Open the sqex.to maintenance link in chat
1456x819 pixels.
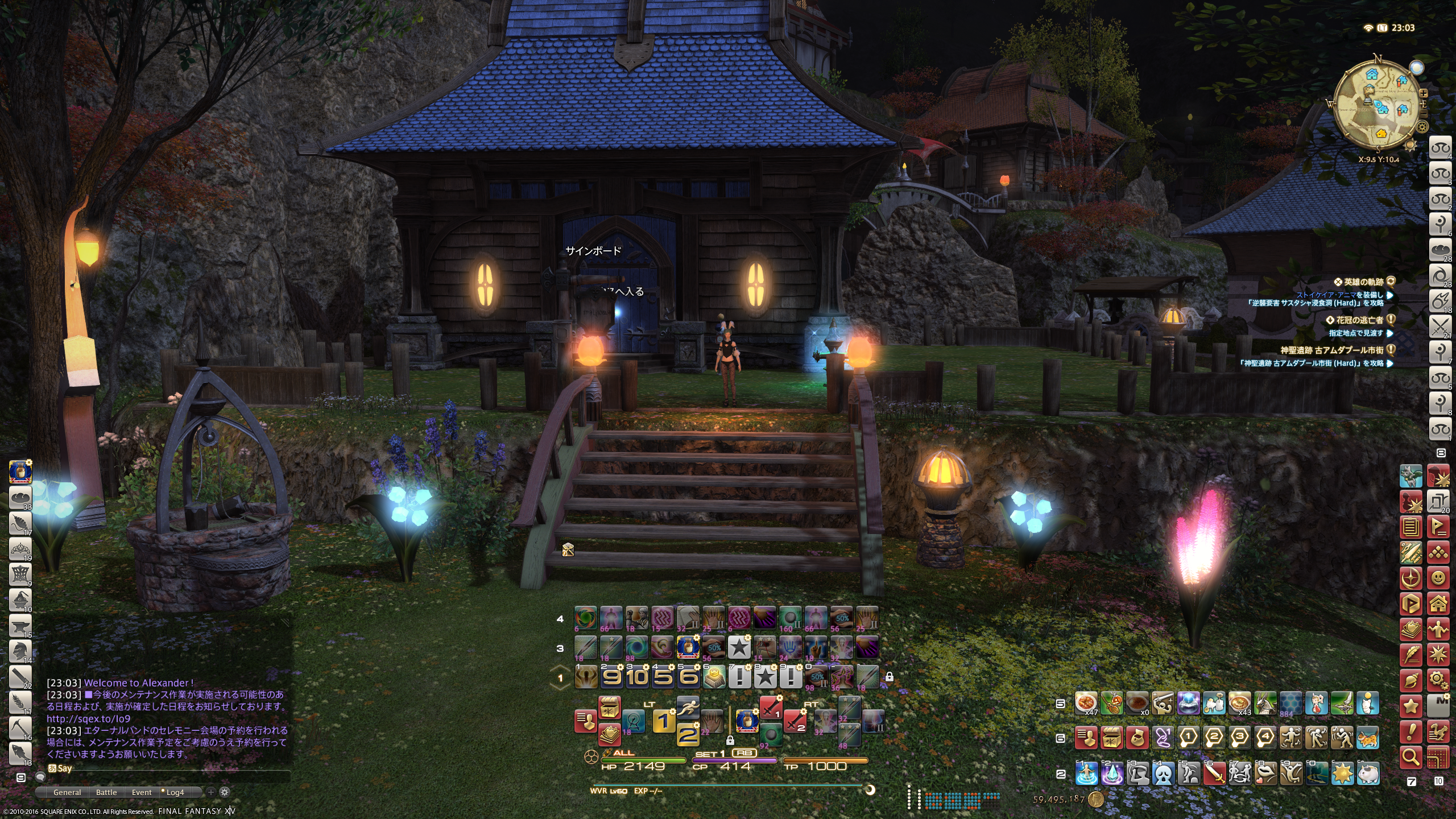pos(88,718)
